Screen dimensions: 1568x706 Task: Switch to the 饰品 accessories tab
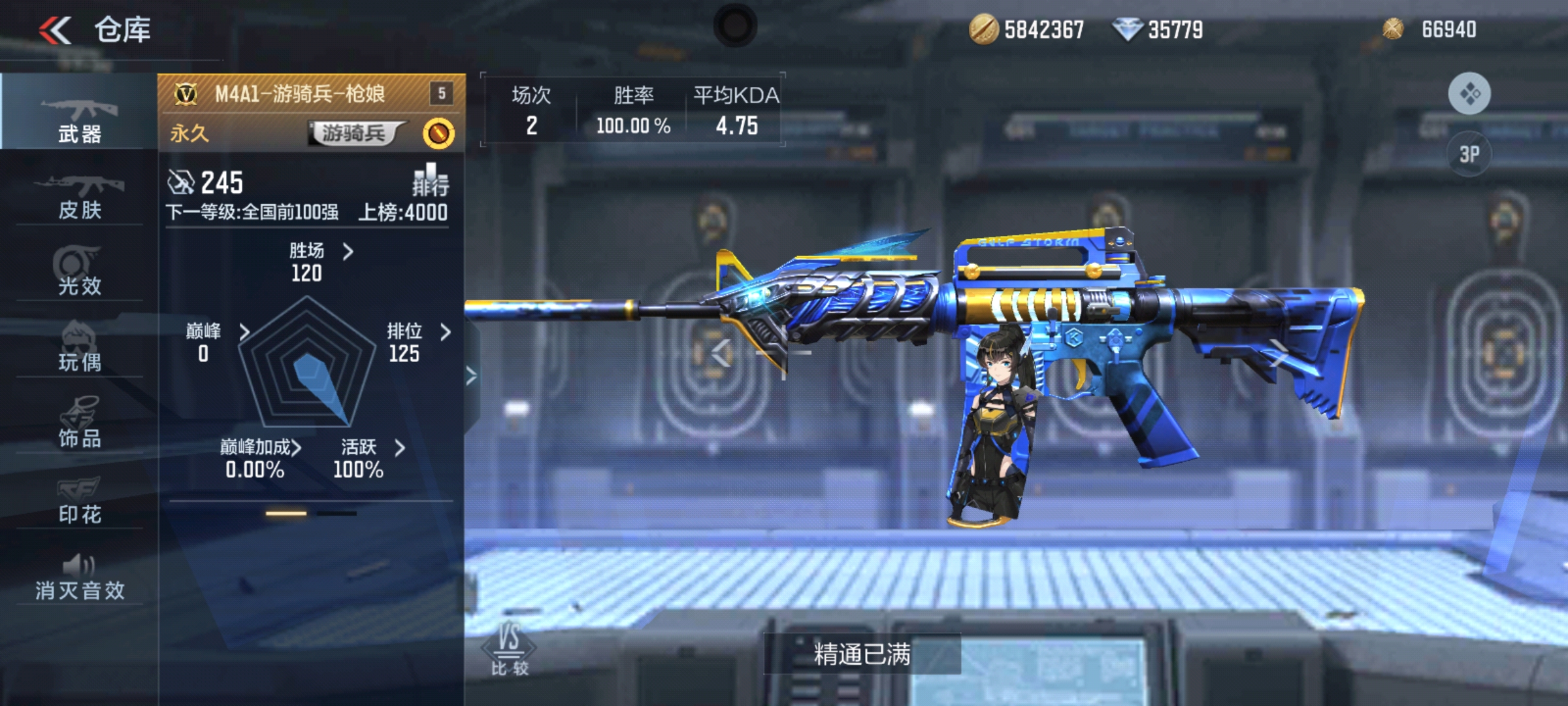[x=79, y=423]
